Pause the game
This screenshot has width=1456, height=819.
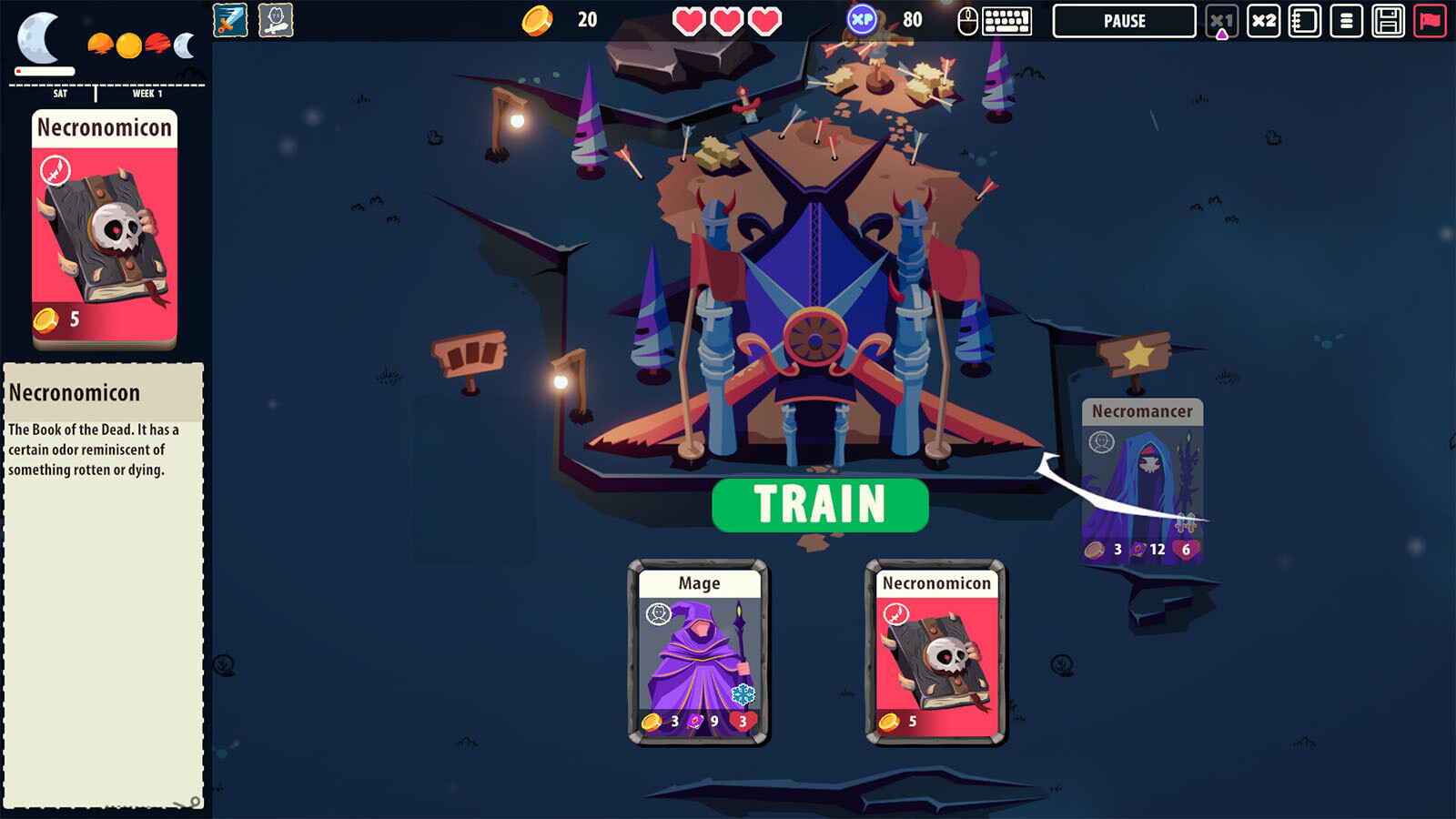coord(1124,21)
